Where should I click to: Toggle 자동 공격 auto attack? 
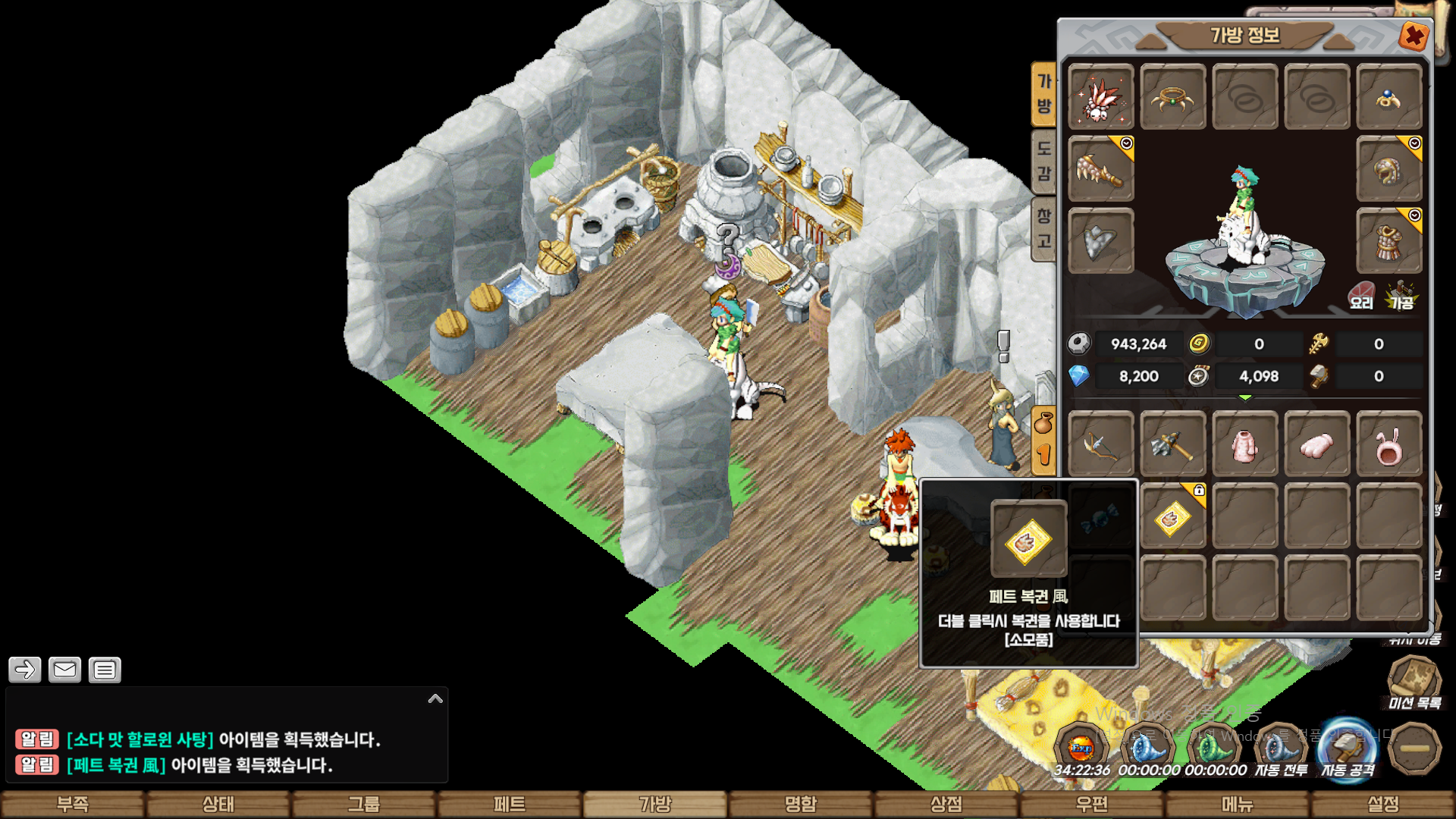[x=1348, y=751]
